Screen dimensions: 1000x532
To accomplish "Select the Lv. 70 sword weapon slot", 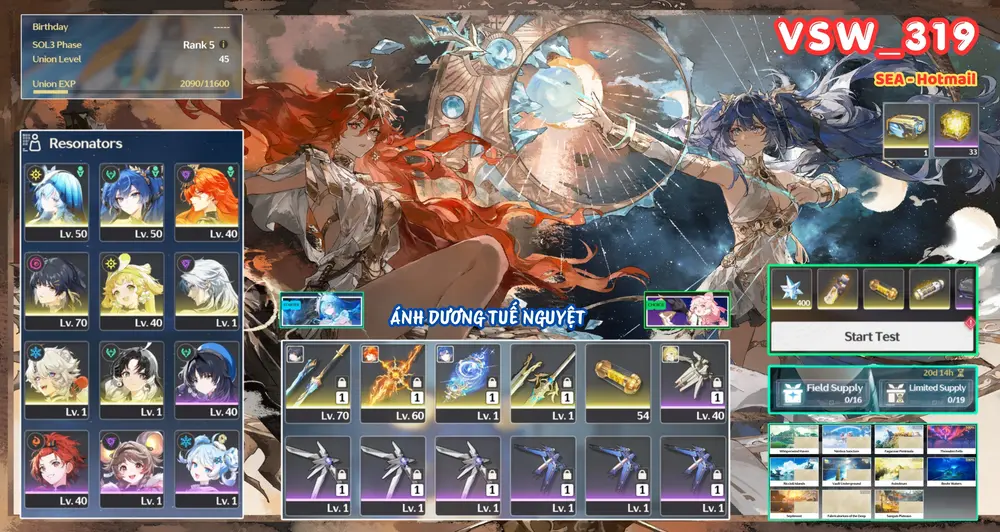I will 318,382.
